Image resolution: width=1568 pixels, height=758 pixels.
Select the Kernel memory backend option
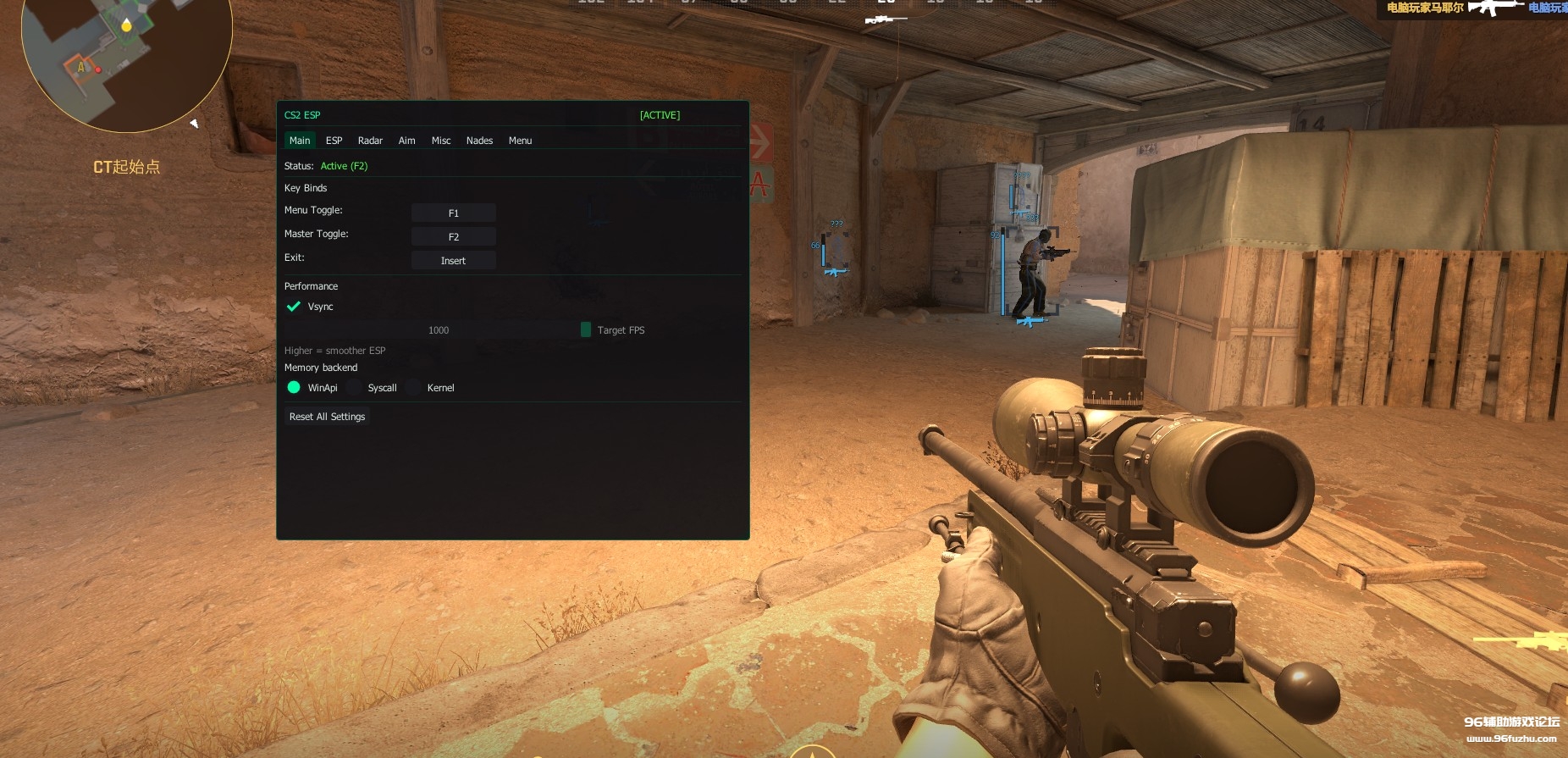point(414,388)
